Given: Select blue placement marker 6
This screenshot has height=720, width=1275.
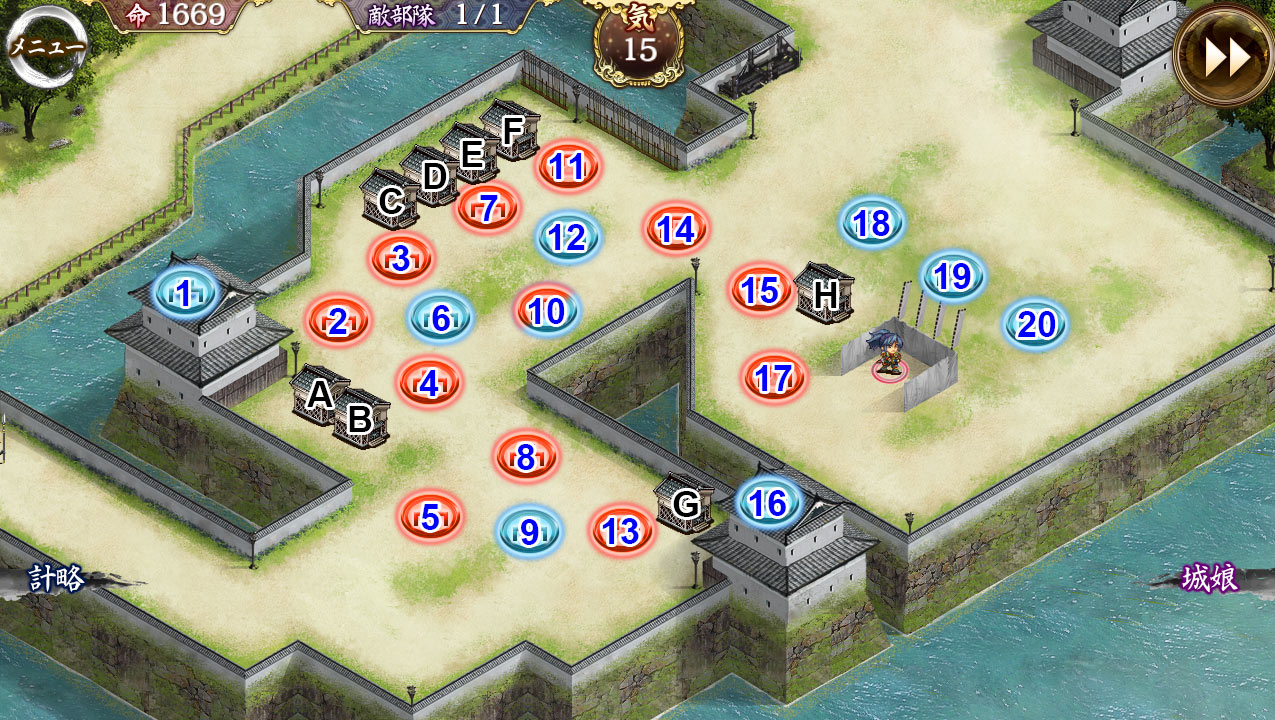Looking at the screenshot, I should [441, 318].
